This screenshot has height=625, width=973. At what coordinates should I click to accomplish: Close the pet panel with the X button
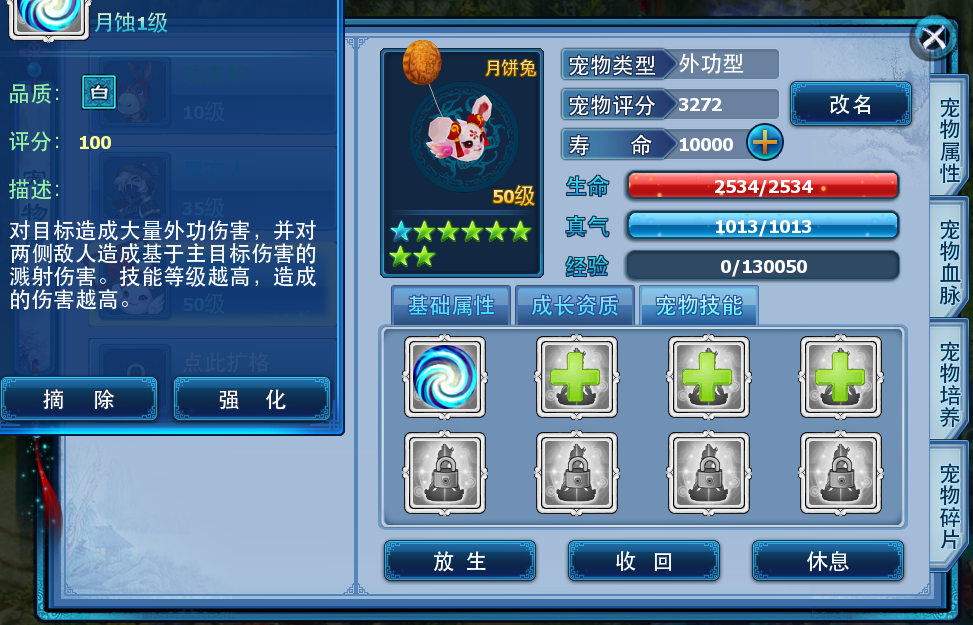[x=933, y=38]
